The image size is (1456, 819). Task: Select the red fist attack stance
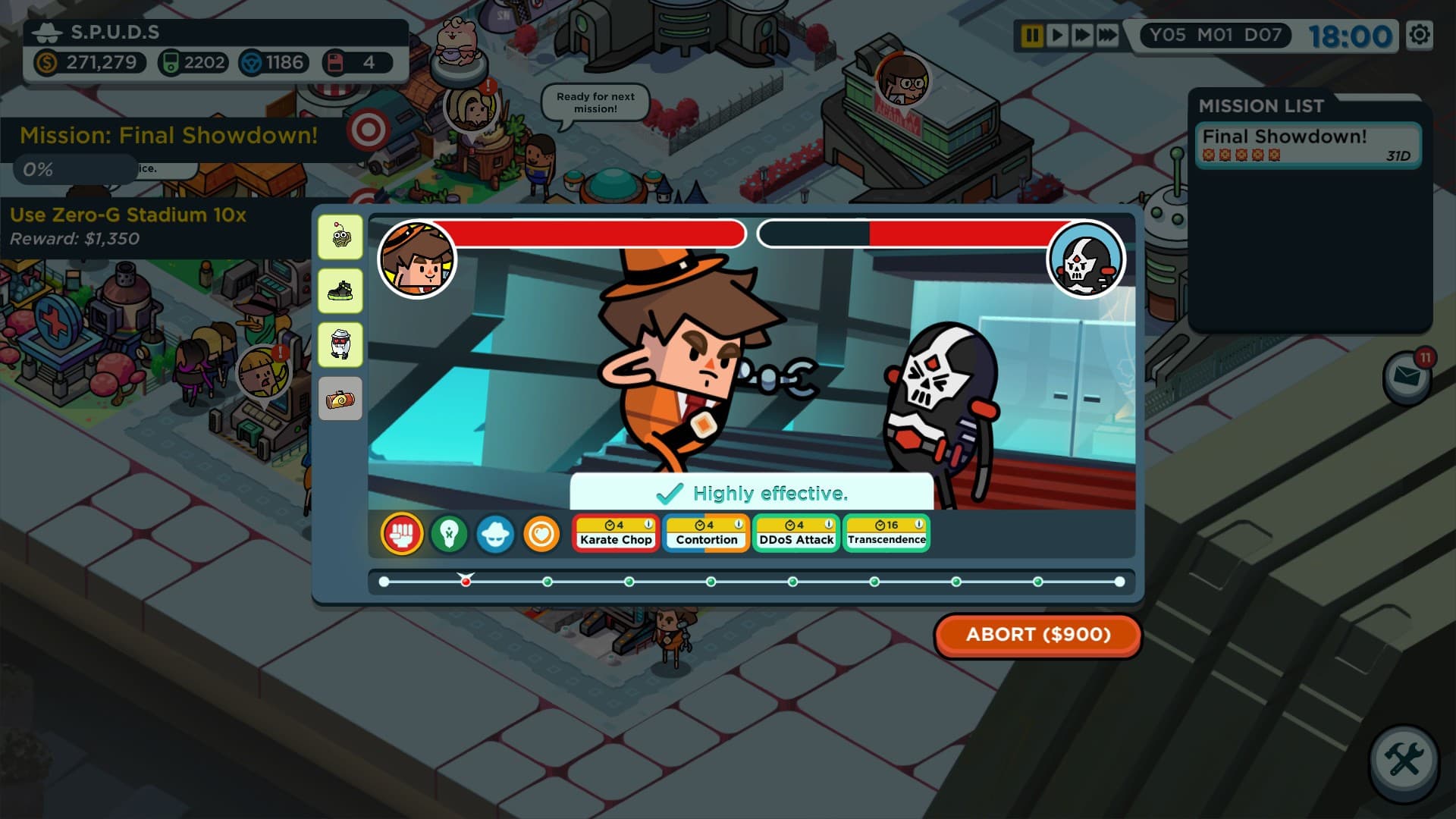[401, 533]
